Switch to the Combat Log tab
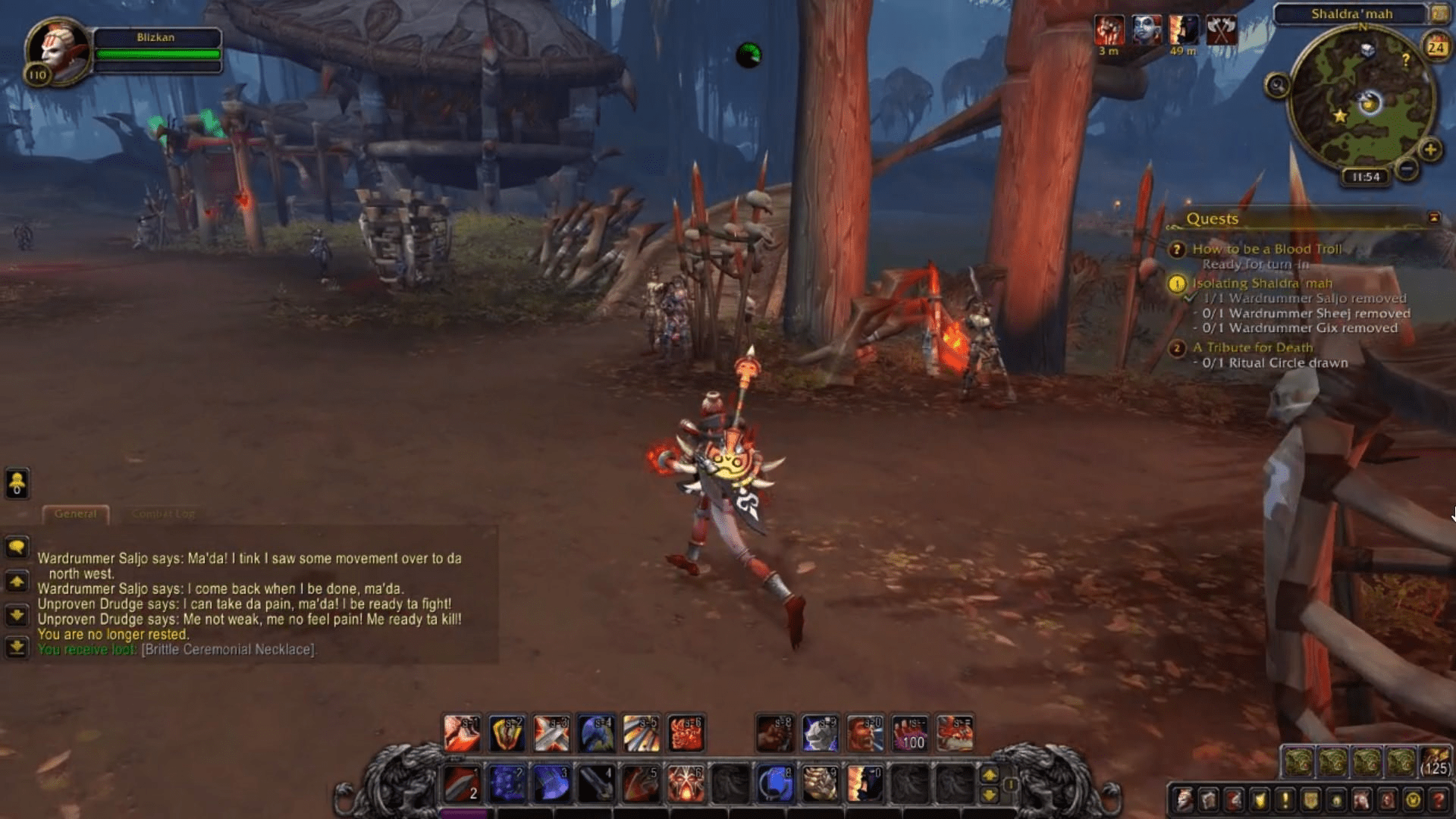The width and height of the screenshot is (1456, 819). coord(162,513)
